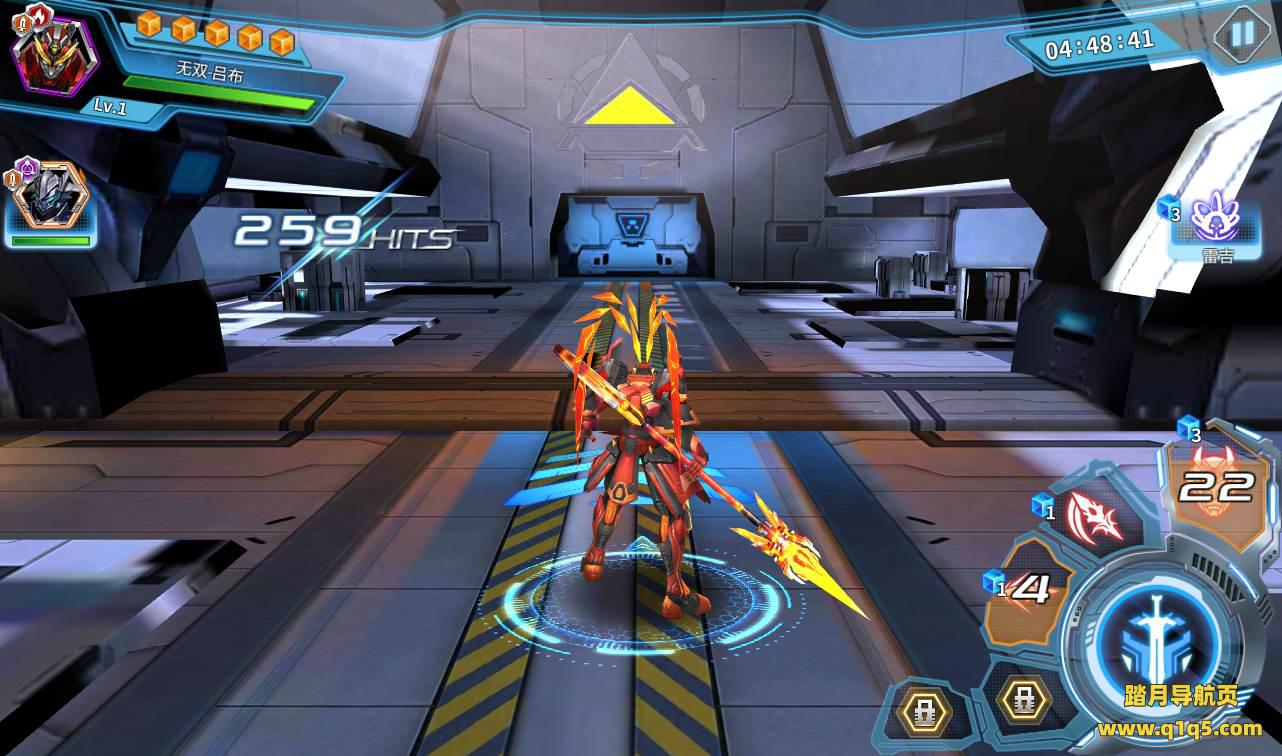Trigger the horned helmet skill showing 22
This screenshot has width=1282, height=756.
coord(1213,487)
